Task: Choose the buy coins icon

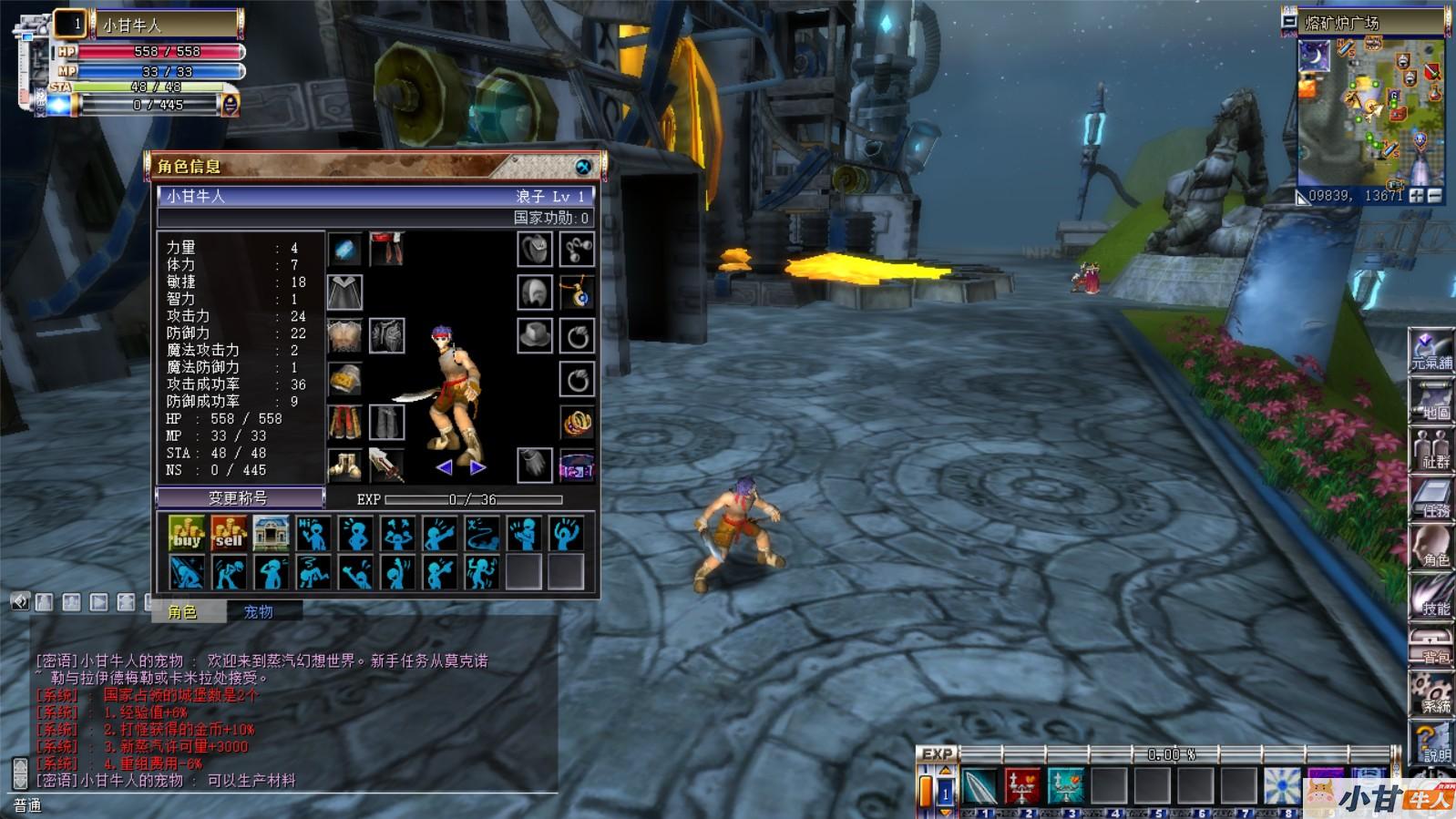Action: coord(187,534)
